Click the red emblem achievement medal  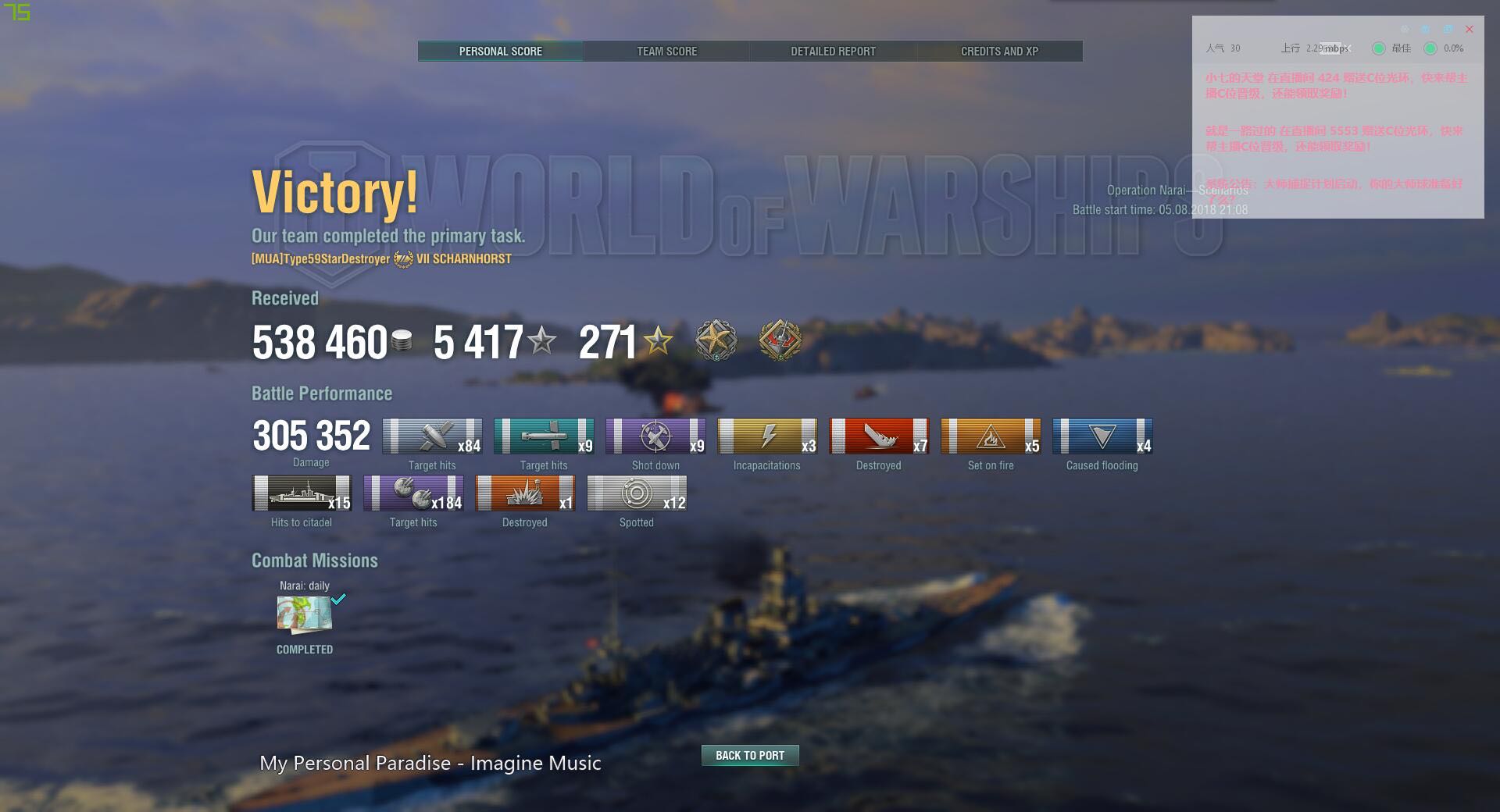coord(780,341)
